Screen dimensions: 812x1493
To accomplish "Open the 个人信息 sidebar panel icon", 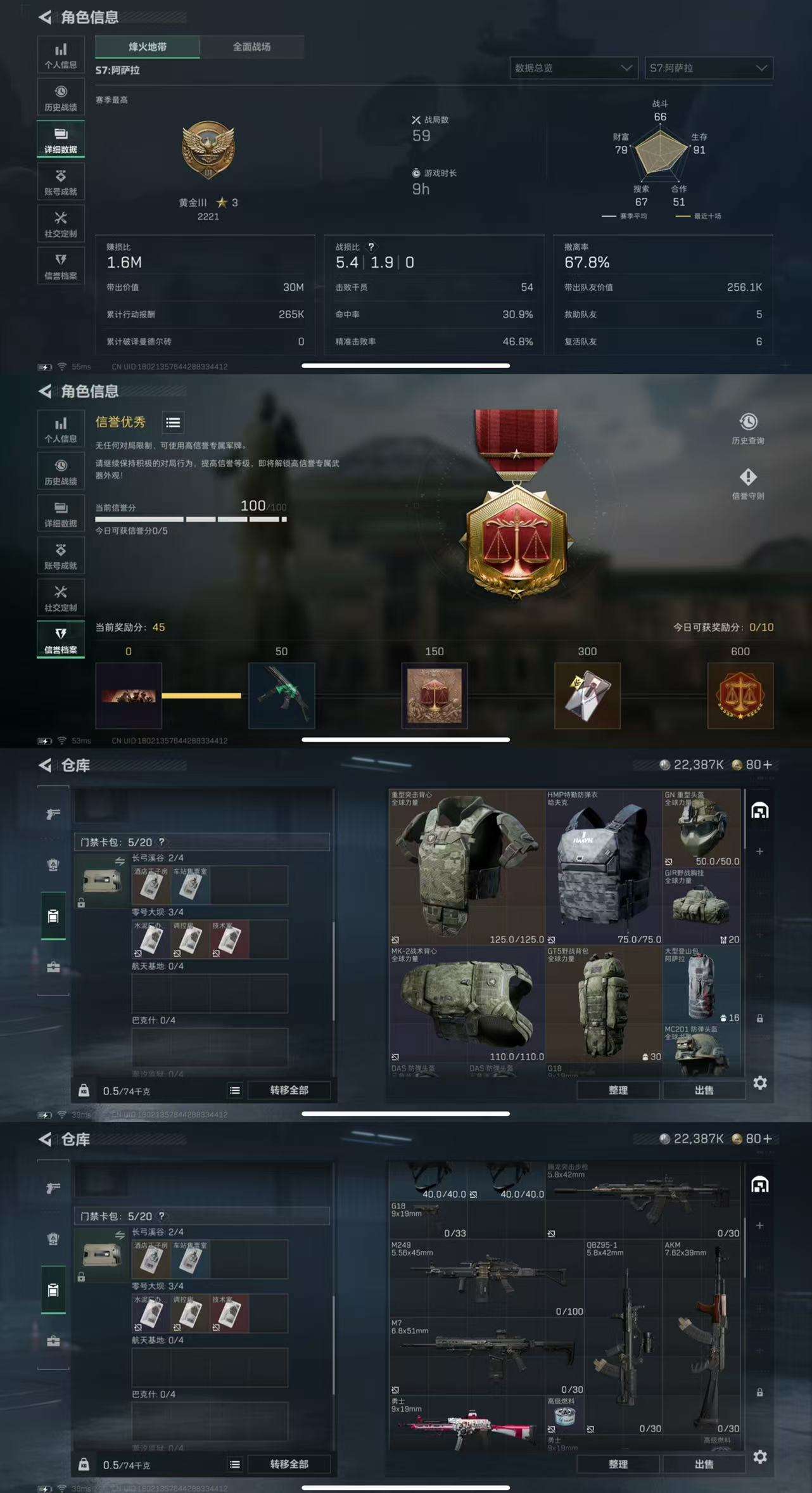I will (x=60, y=54).
